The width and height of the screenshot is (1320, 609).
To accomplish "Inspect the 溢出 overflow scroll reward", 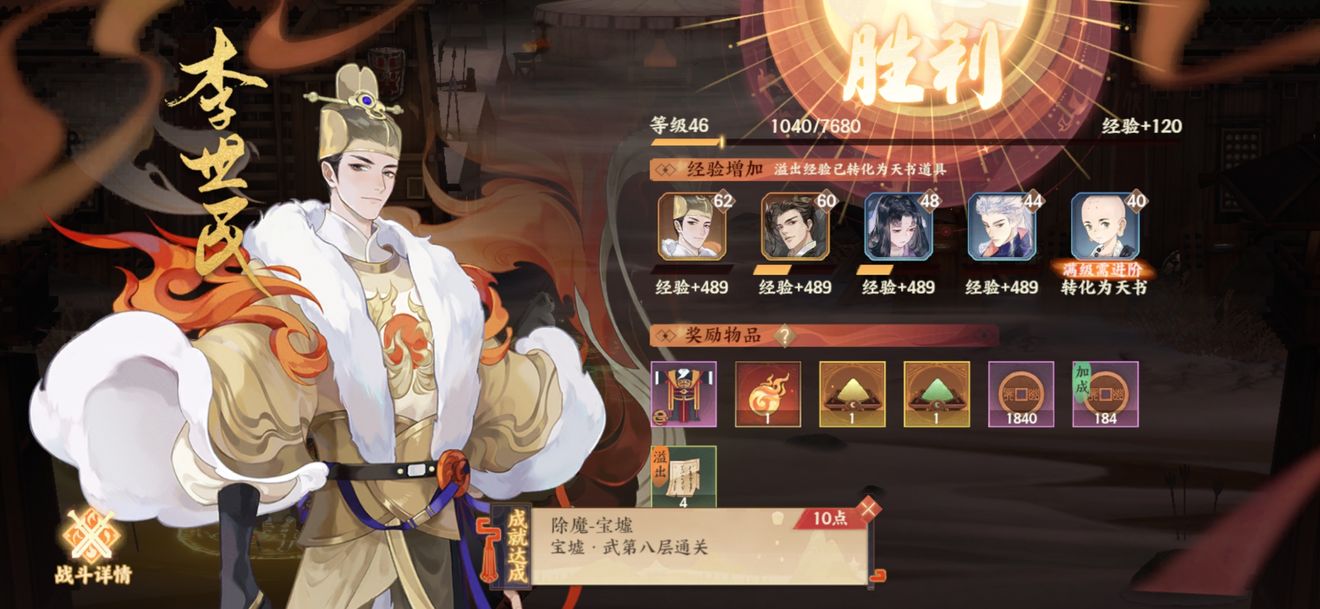I will [x=684, y=478].
